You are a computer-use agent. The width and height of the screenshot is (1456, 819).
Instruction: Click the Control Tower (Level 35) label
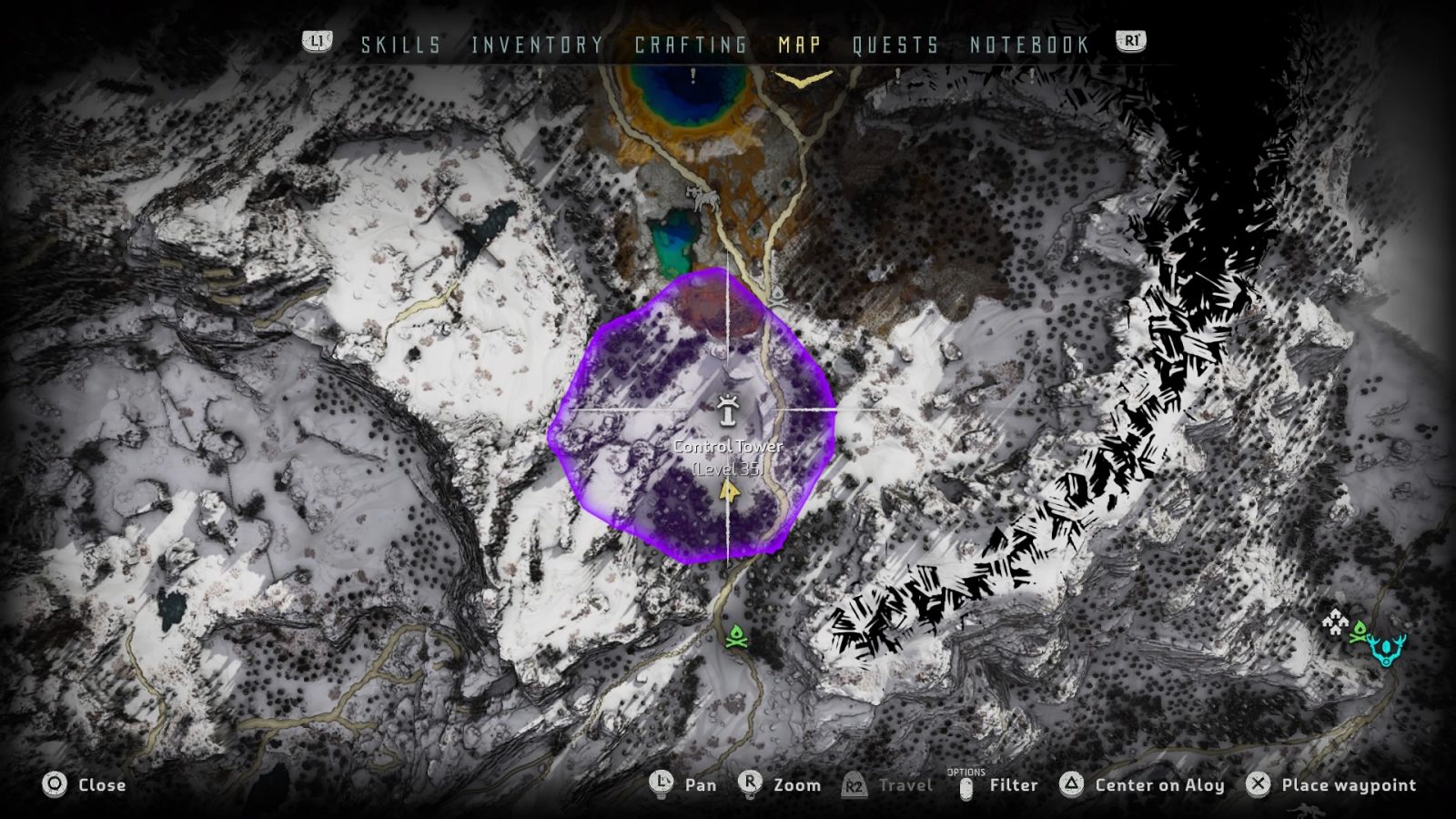[x=727, y=455]
